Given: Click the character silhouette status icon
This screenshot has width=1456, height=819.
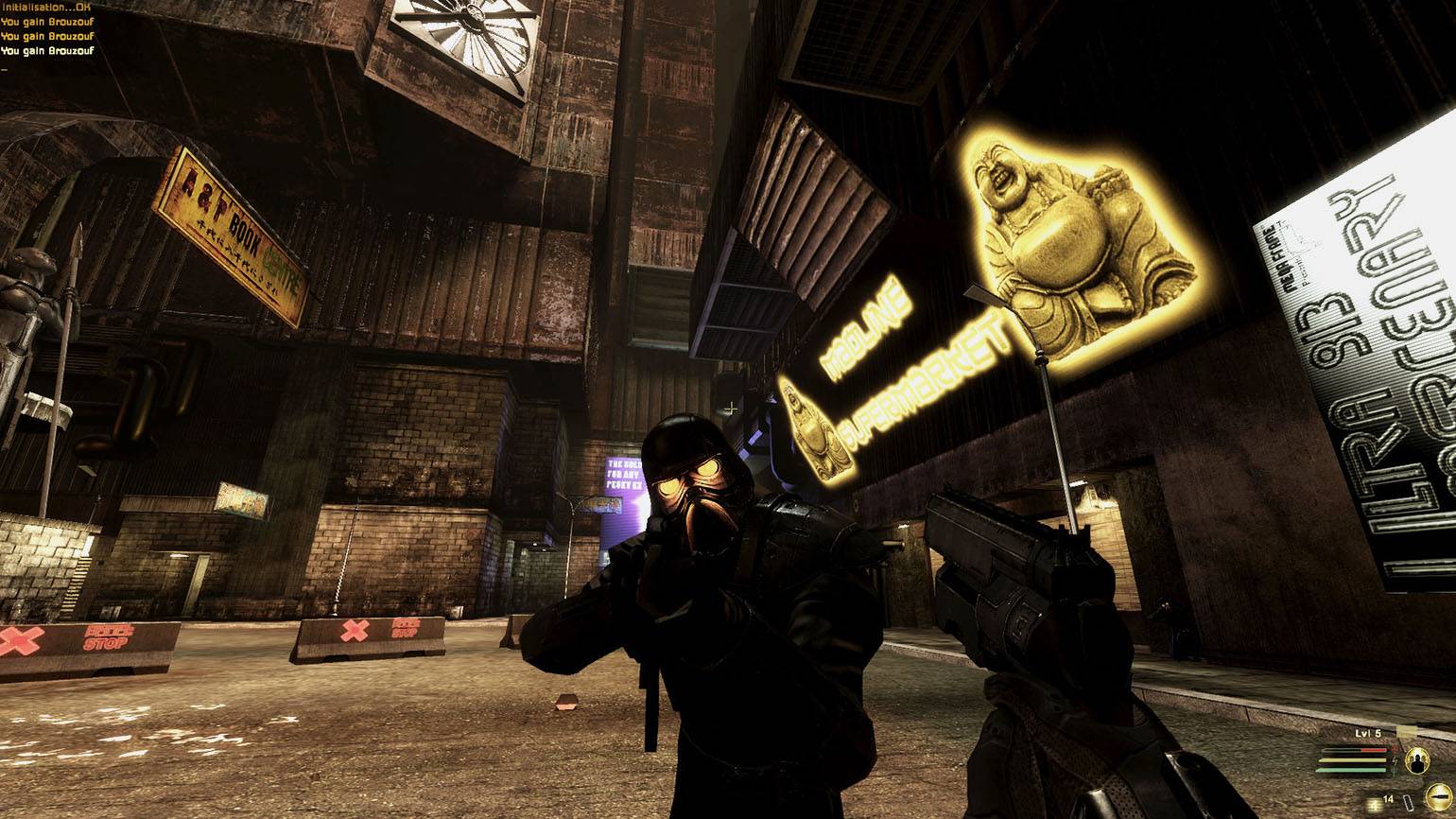Looking at the screenshot, I should pyautogui.click(x=1417, y=761).
